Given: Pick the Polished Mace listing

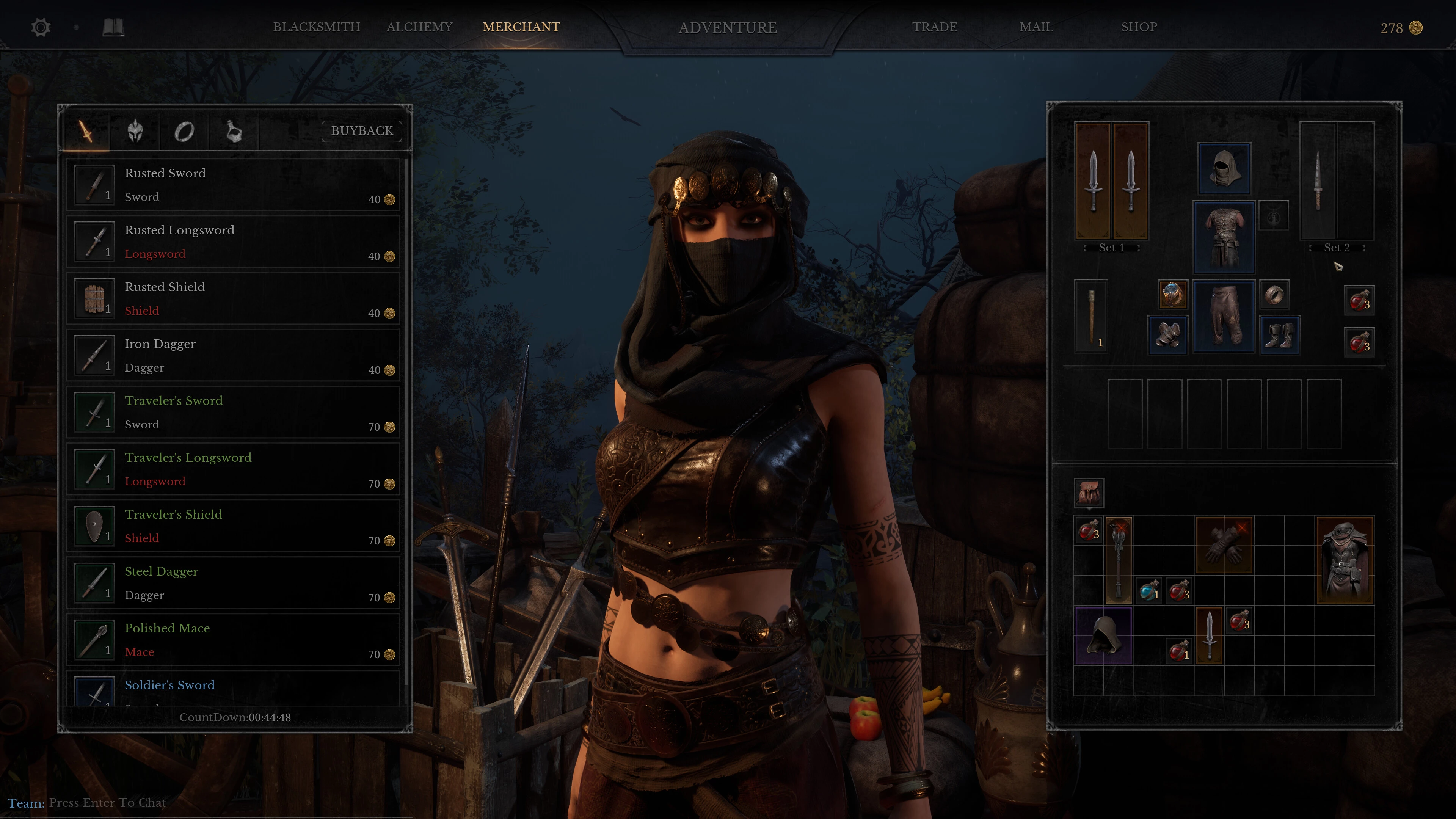Looking at the screenshot, I should (x=234, y=640).
